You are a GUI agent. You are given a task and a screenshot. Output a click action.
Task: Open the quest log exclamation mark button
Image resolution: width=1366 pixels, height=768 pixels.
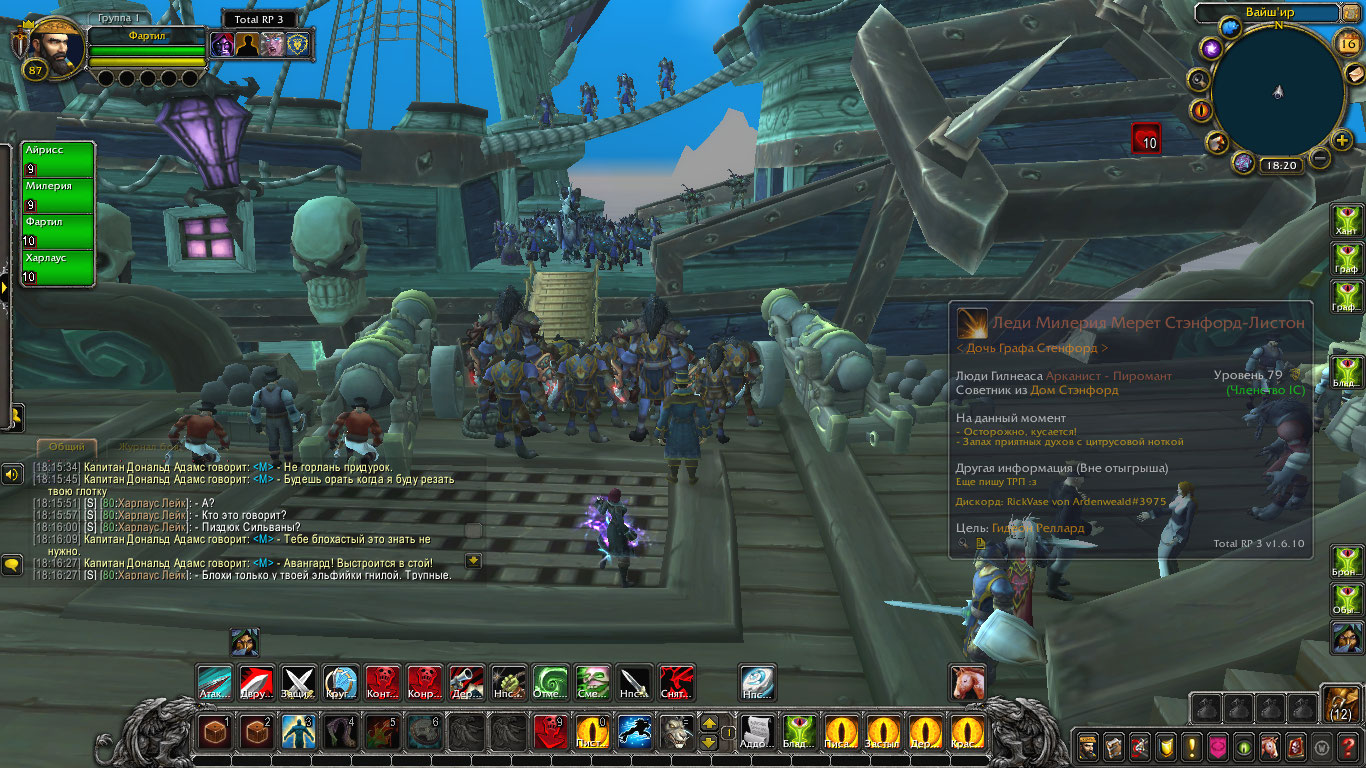(1191, 746)
